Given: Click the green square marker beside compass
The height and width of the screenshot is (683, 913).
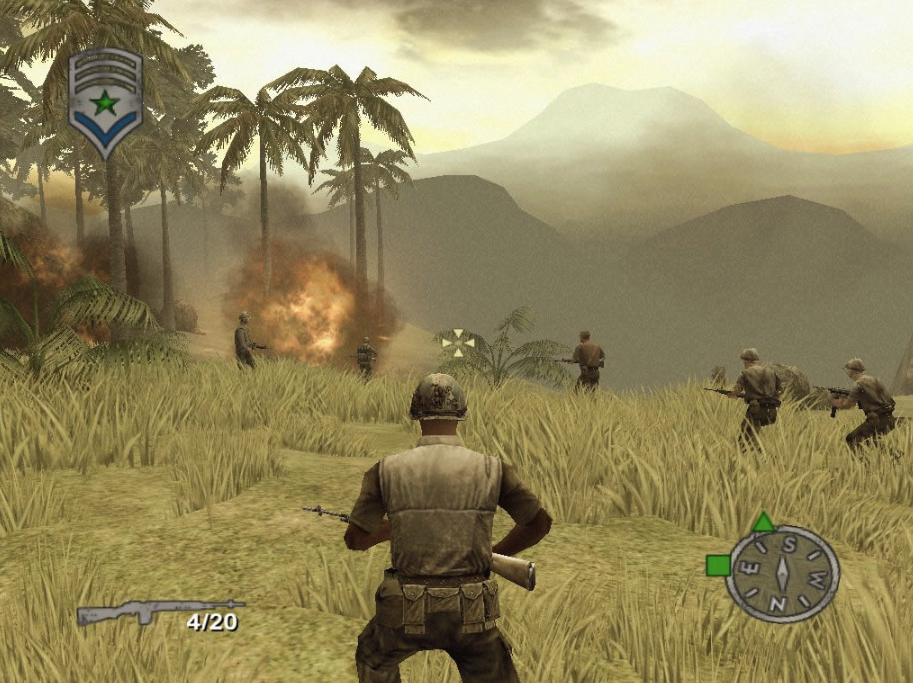Looking at the screenshot, I should pos(717,565).
